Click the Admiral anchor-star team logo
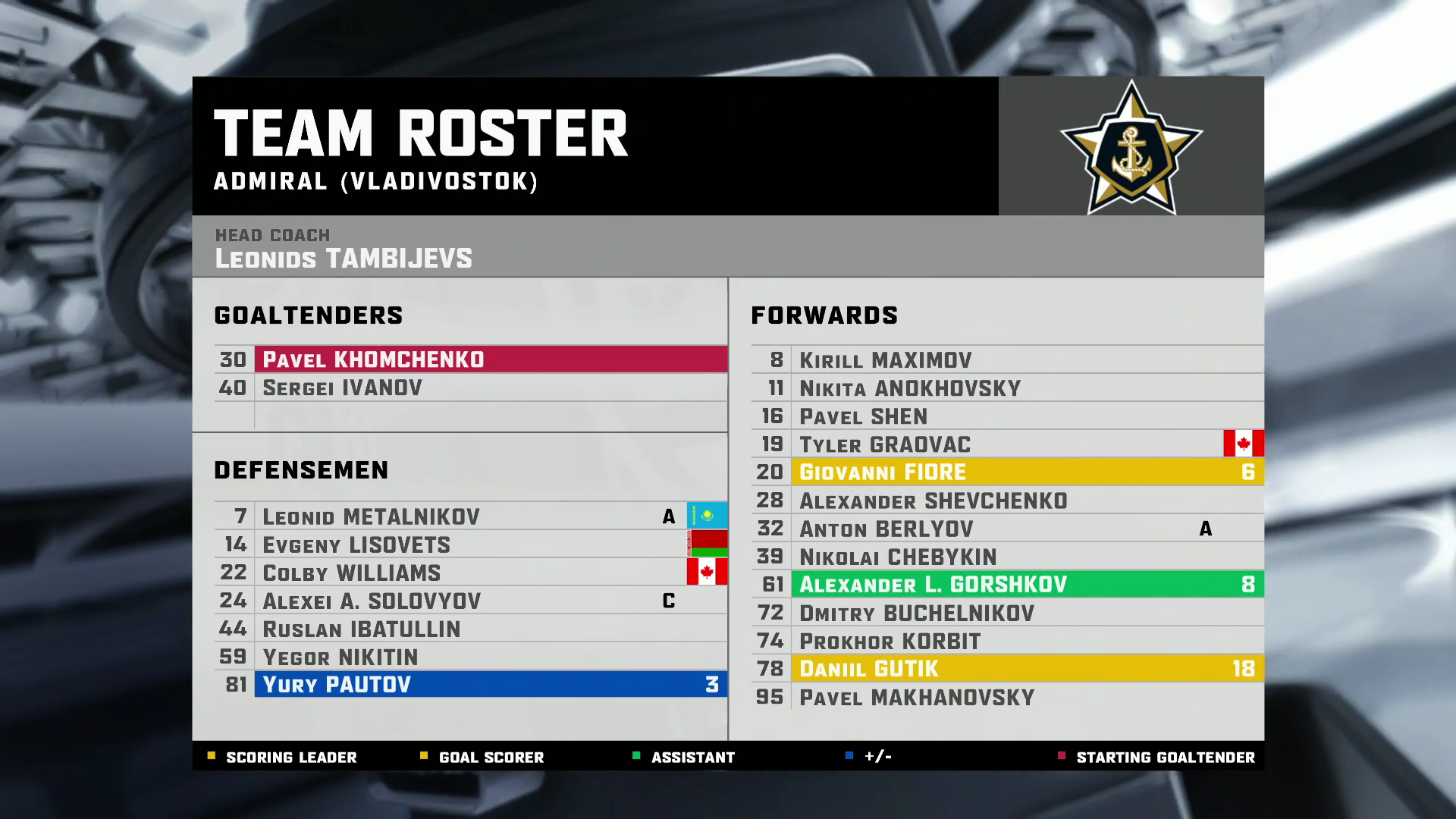Screen dimensions: 1456x819 tap(1131, 148)
